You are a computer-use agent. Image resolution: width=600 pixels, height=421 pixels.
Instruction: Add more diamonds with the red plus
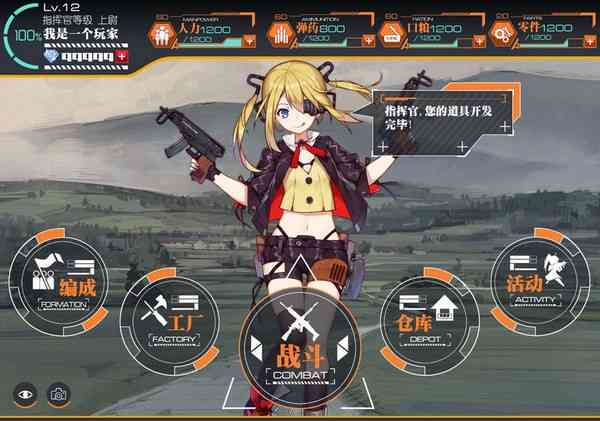click(123, 58)
